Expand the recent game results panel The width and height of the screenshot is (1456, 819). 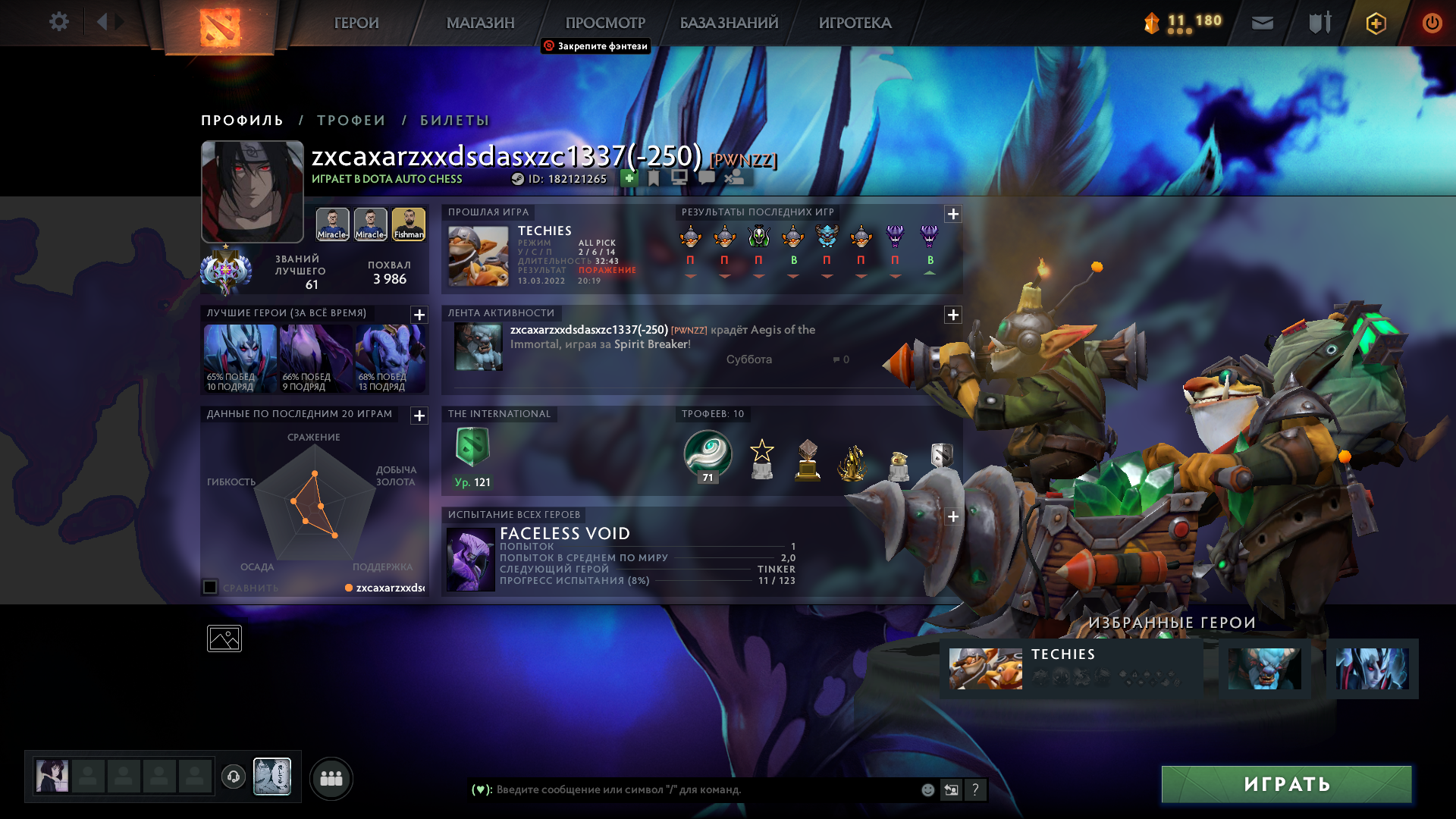tap(953, 214)
